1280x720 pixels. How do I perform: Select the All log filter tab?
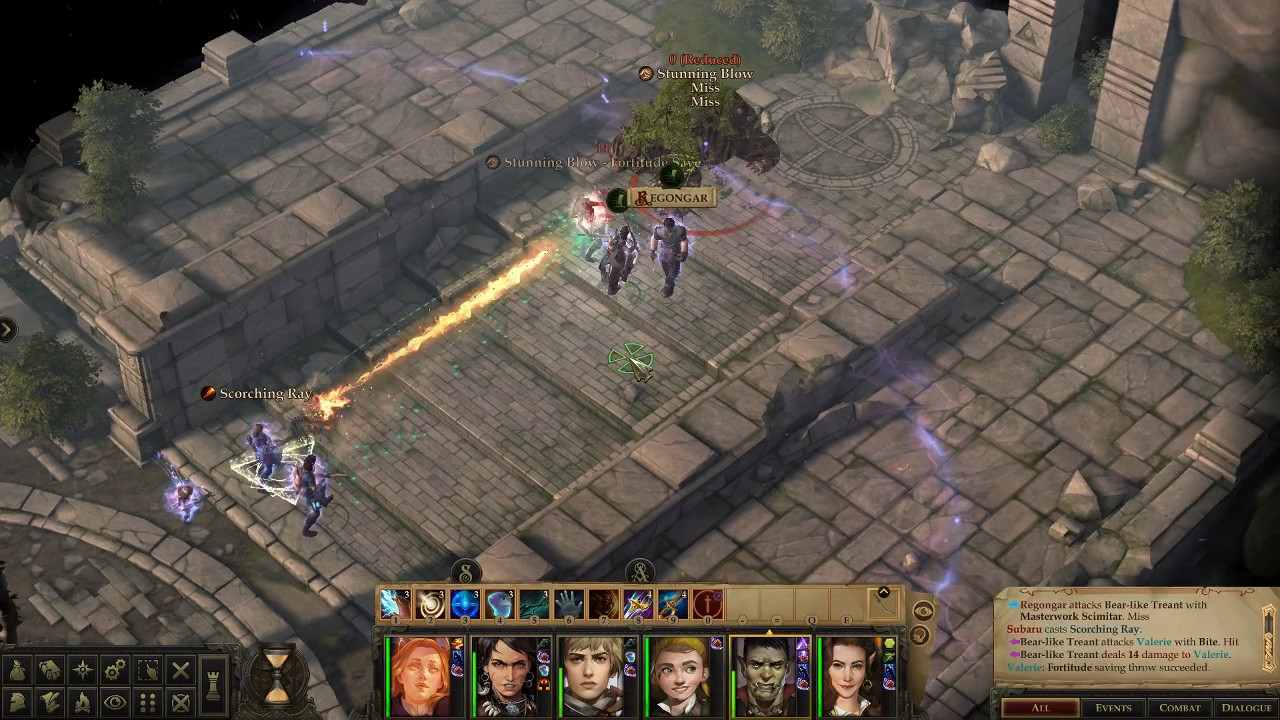pos(1040,708)
